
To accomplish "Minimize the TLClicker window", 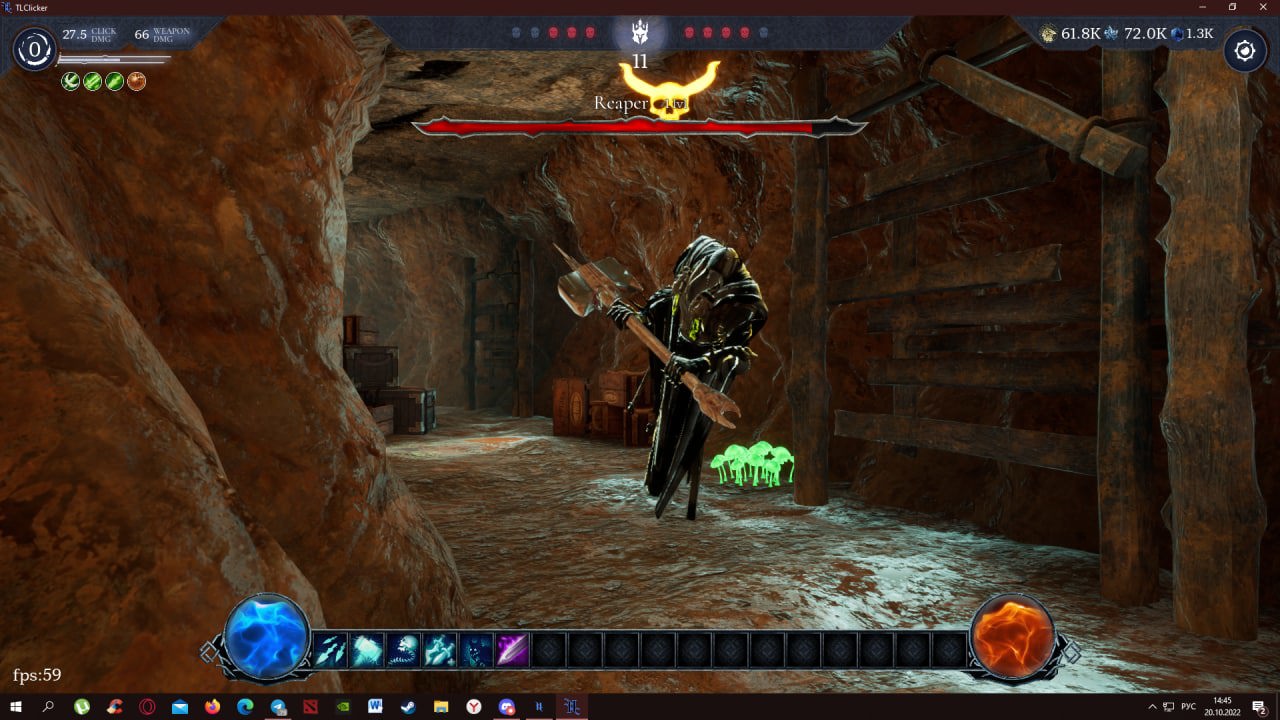I will (1185, 7).
